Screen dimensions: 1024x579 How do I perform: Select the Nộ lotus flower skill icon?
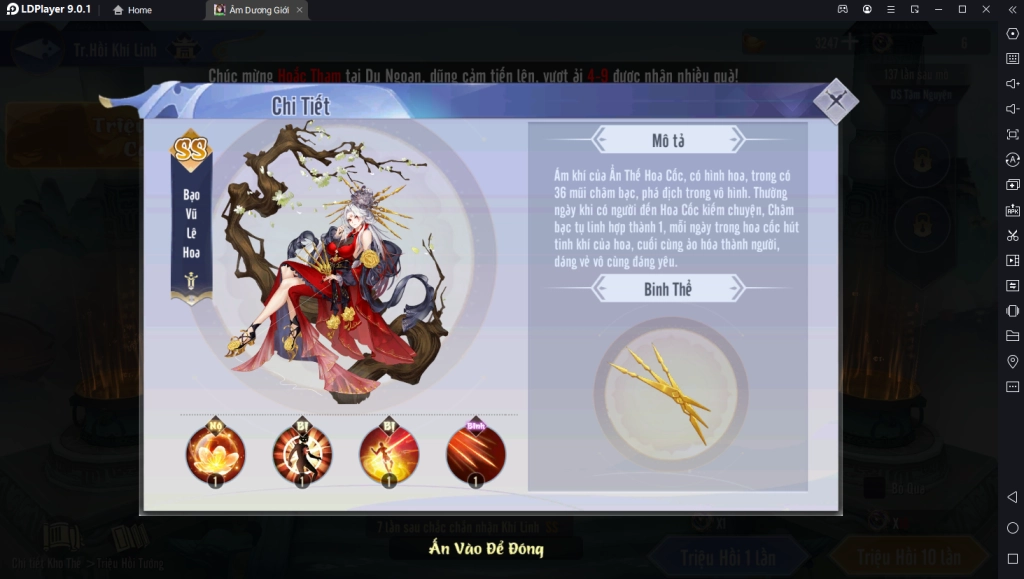click(x=215, y=453)
